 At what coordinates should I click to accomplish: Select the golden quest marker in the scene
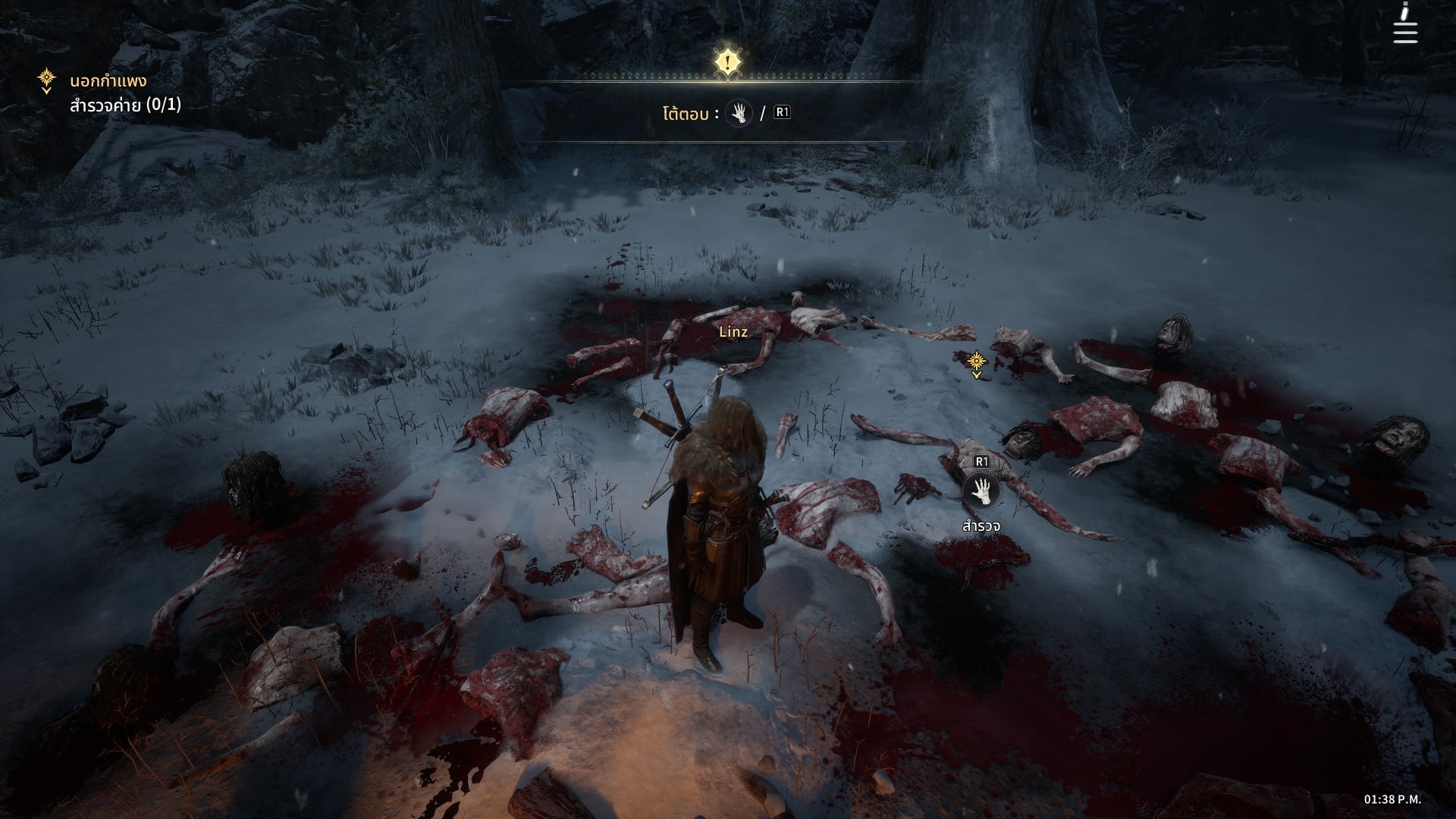(x=977, y=361)
